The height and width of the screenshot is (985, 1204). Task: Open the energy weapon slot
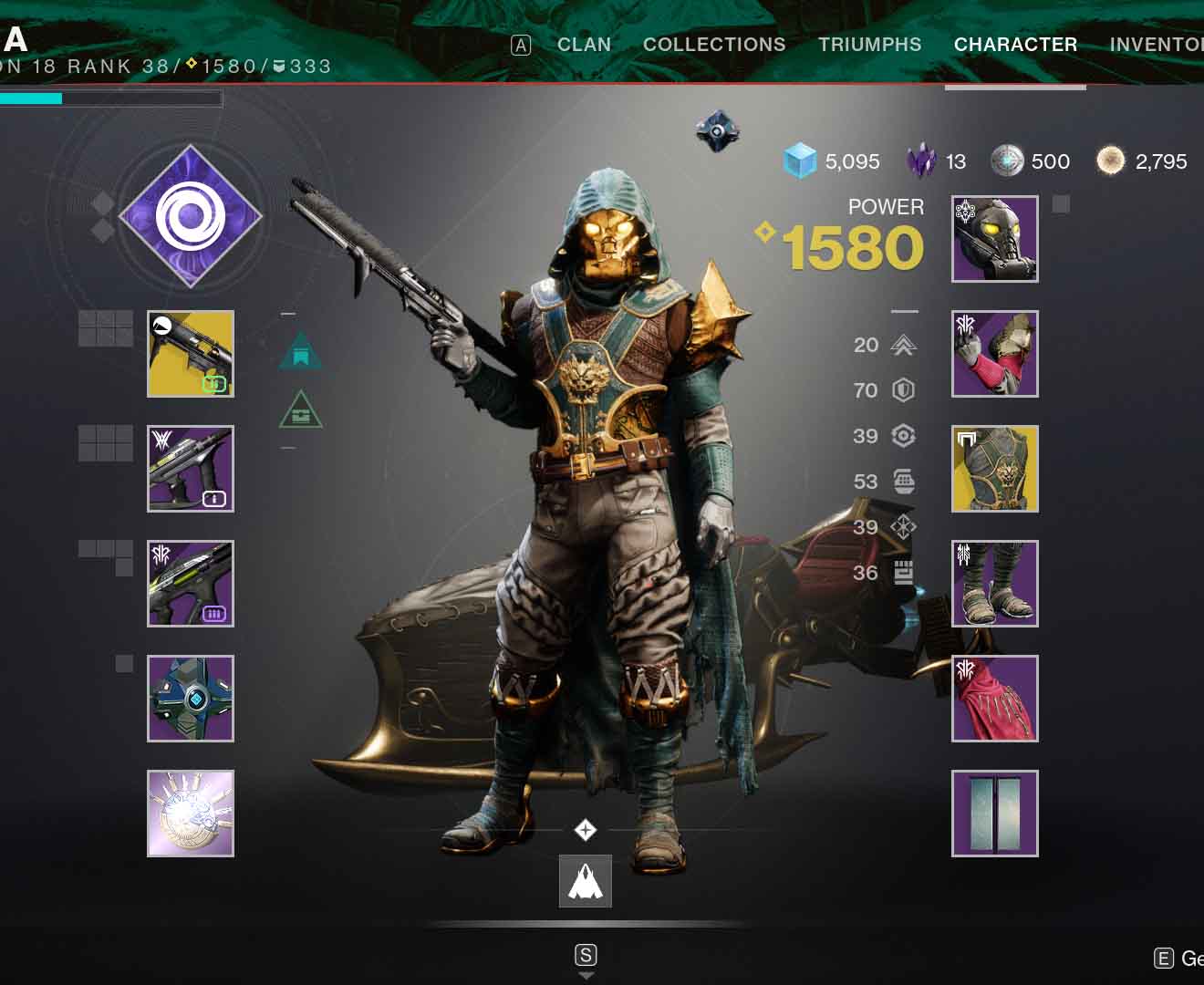(190, 468)
